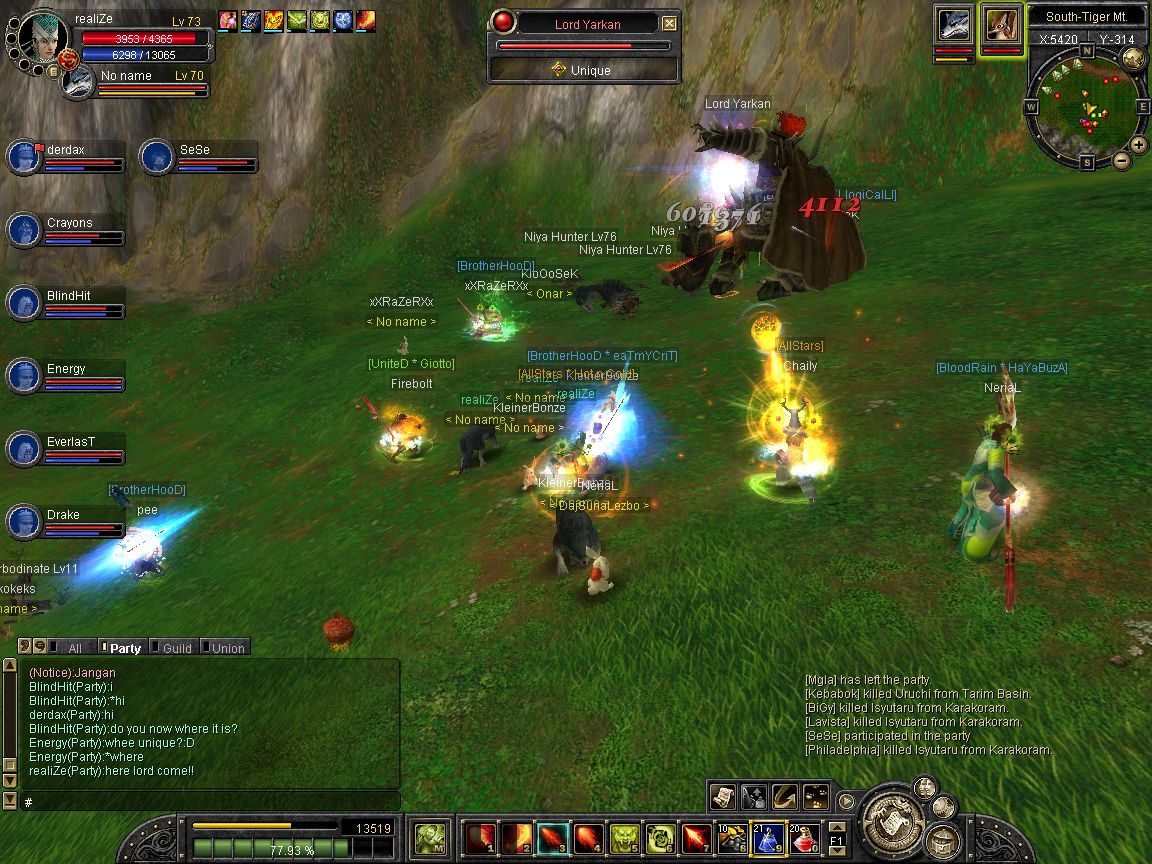This screenshot has height=864, width=1152.
Task: Switch to the All chat tab
Action: click(x=74, y=648)
